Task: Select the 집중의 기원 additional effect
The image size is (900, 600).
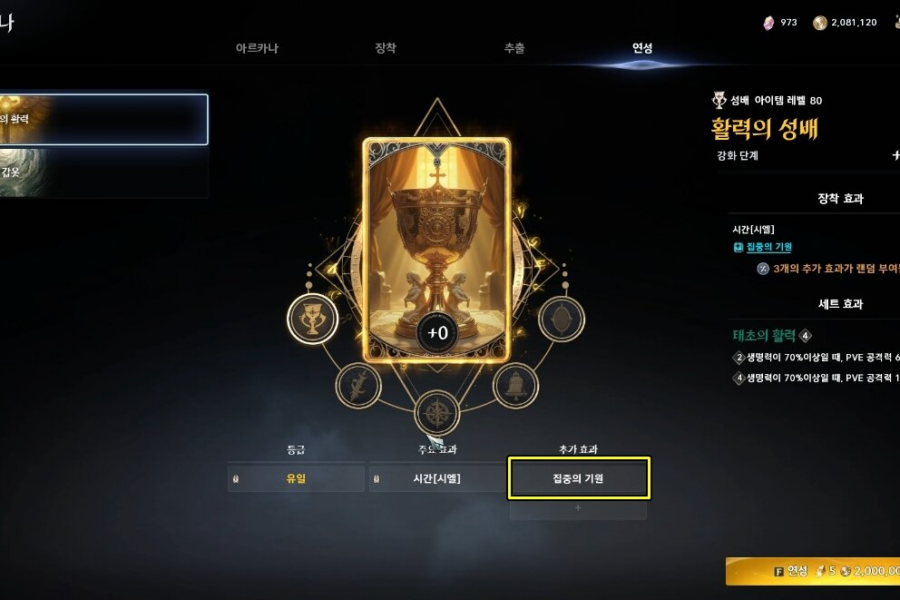Action: coord(579,478)
